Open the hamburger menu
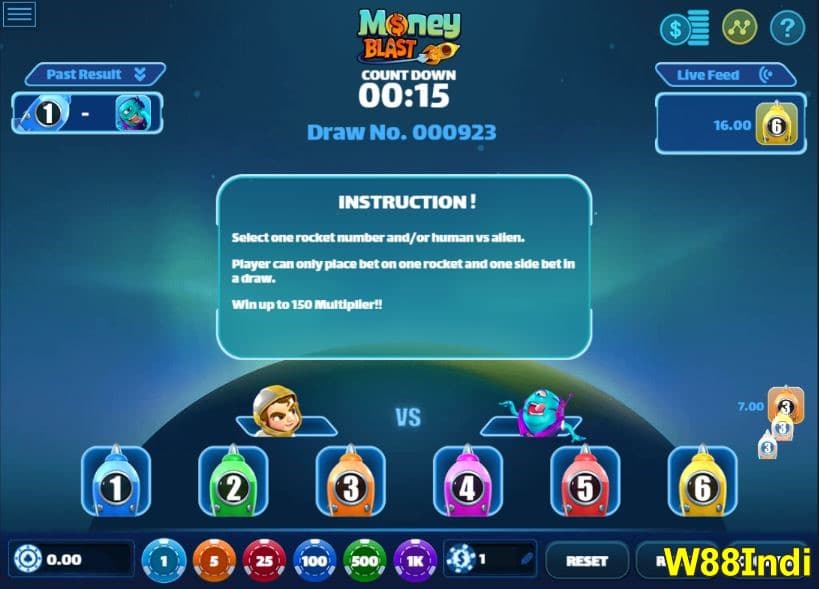The width and height of the screenshot is (819, 589). click(x=20, y=14)
